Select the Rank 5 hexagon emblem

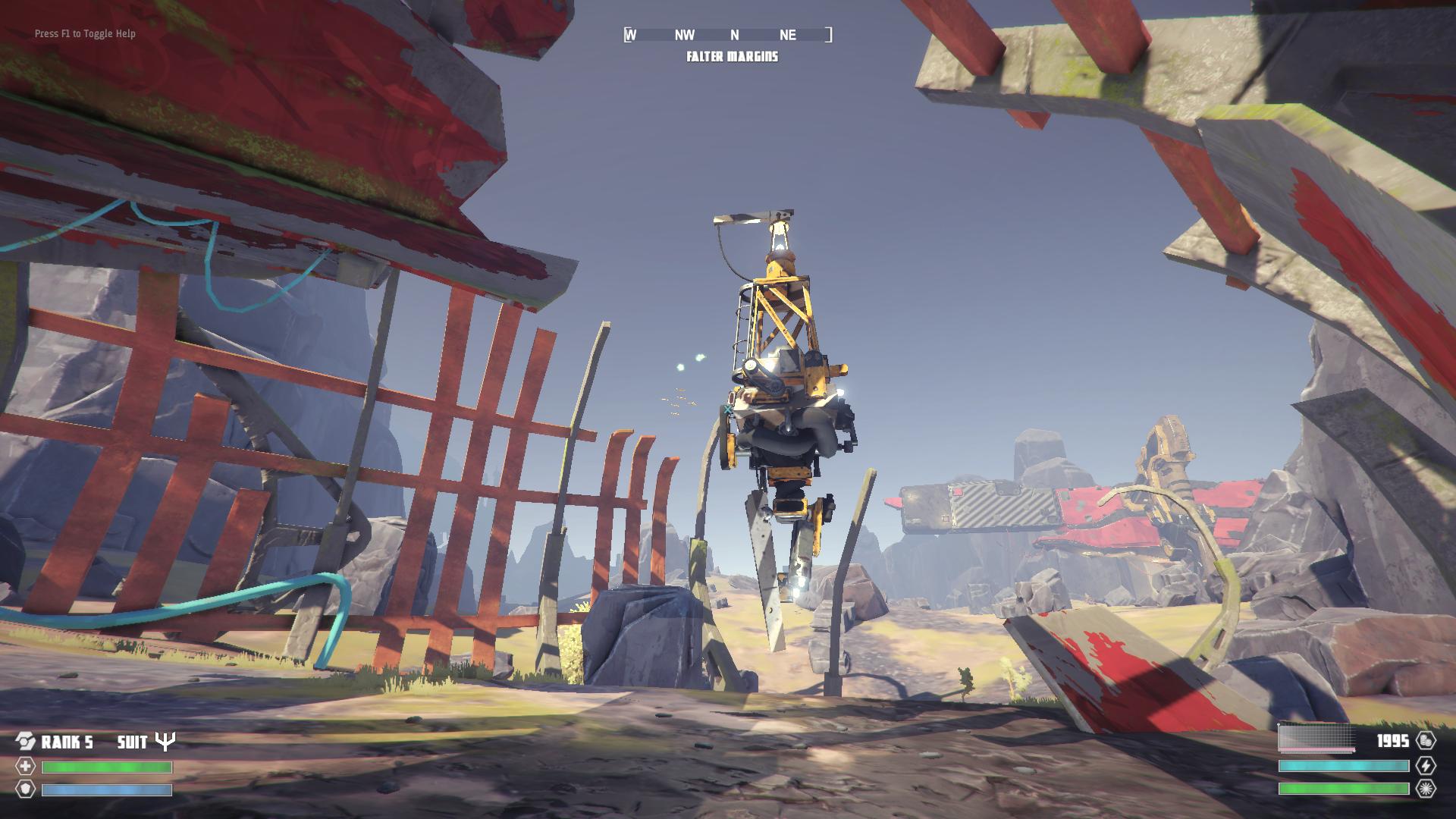pos(26,742)
